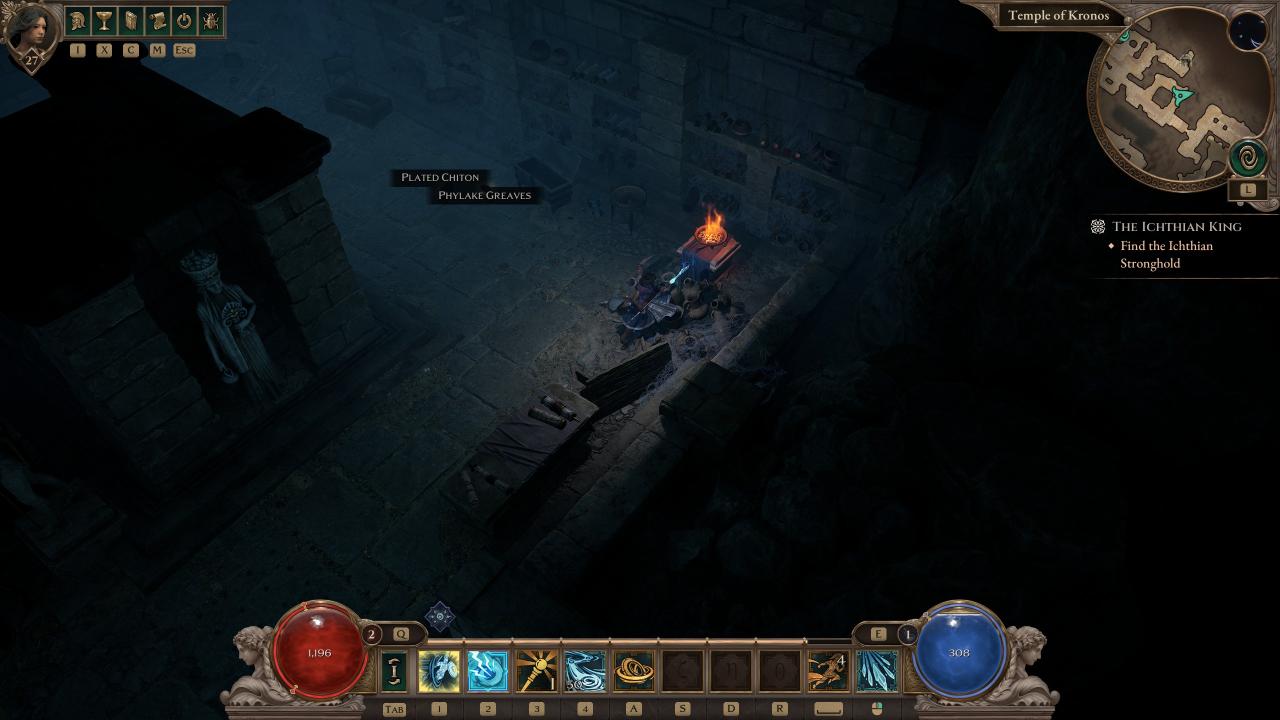Activate the yellow shield bash skill
Image resolution: width=1280 pixels, height=720 pixels.
(439, 671)
